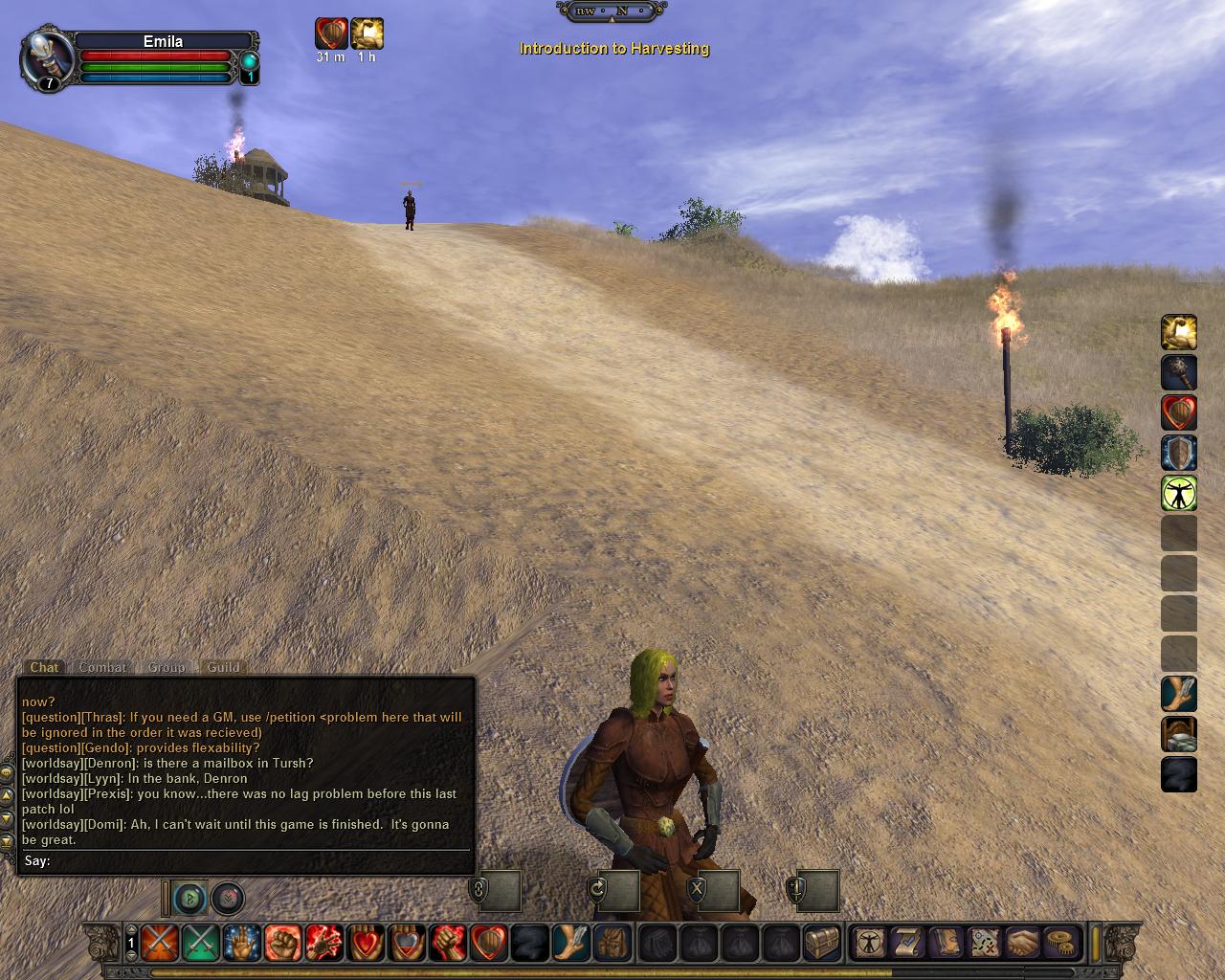Switch to the Combat chat tab
The image size is (1225, 980).
tap(102, 667)
